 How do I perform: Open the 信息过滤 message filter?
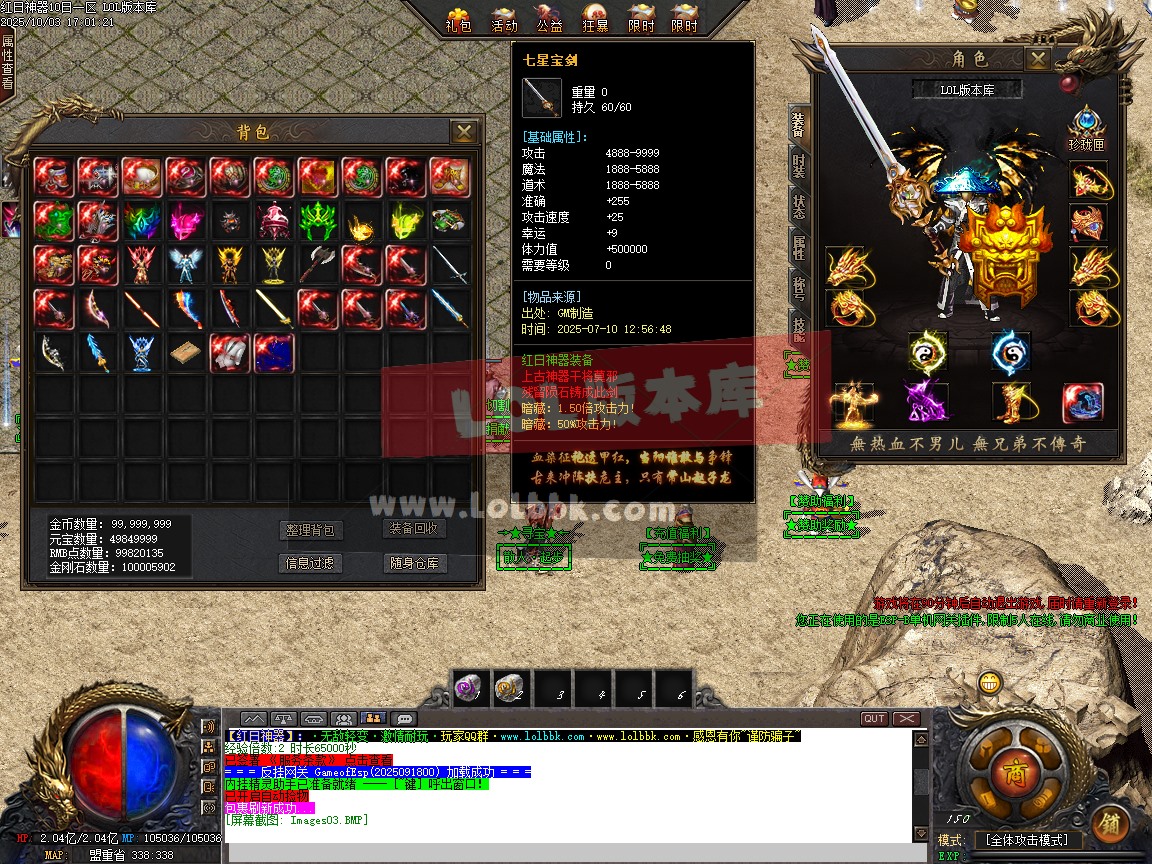point(310,563)
